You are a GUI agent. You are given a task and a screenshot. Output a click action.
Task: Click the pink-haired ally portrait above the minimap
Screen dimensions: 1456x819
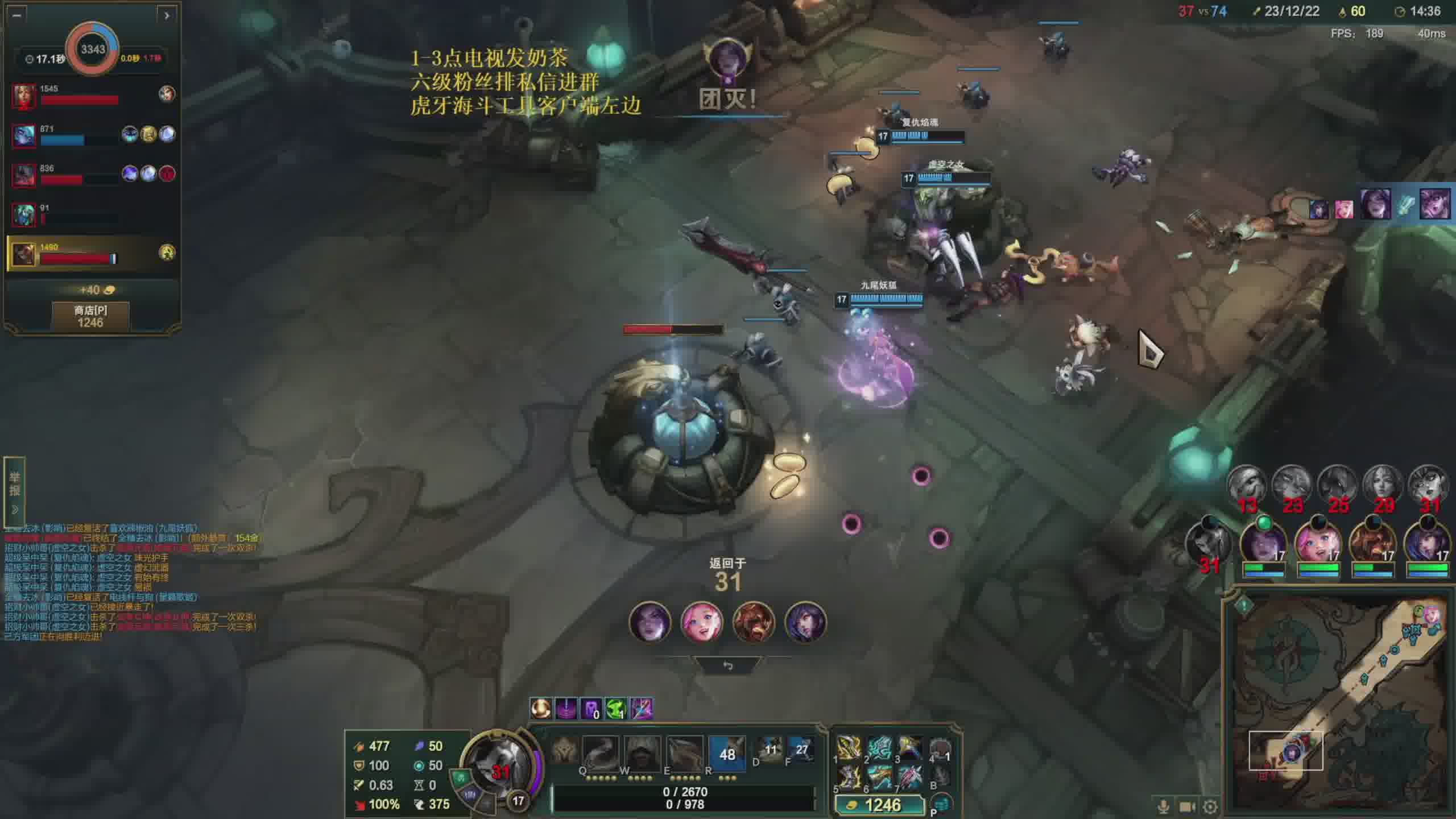(x=1317, y=543)
